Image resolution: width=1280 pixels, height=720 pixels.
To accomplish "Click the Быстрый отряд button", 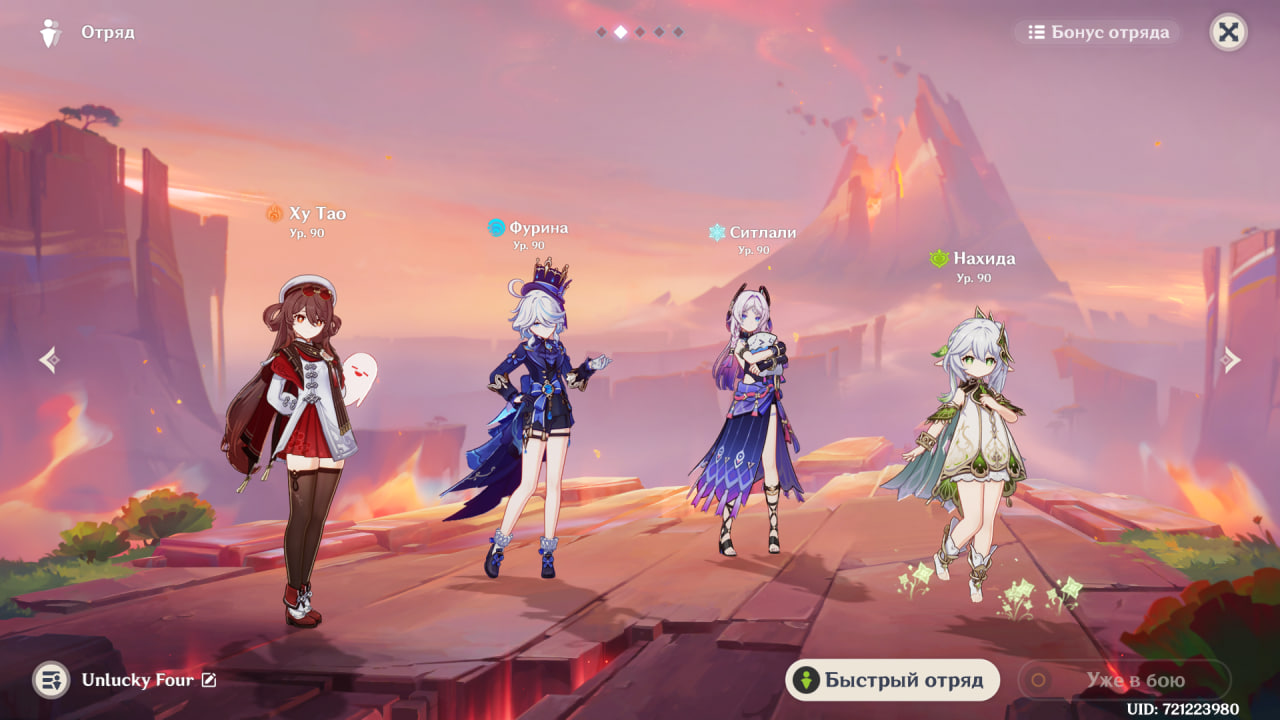I will (x=892, y=681).
